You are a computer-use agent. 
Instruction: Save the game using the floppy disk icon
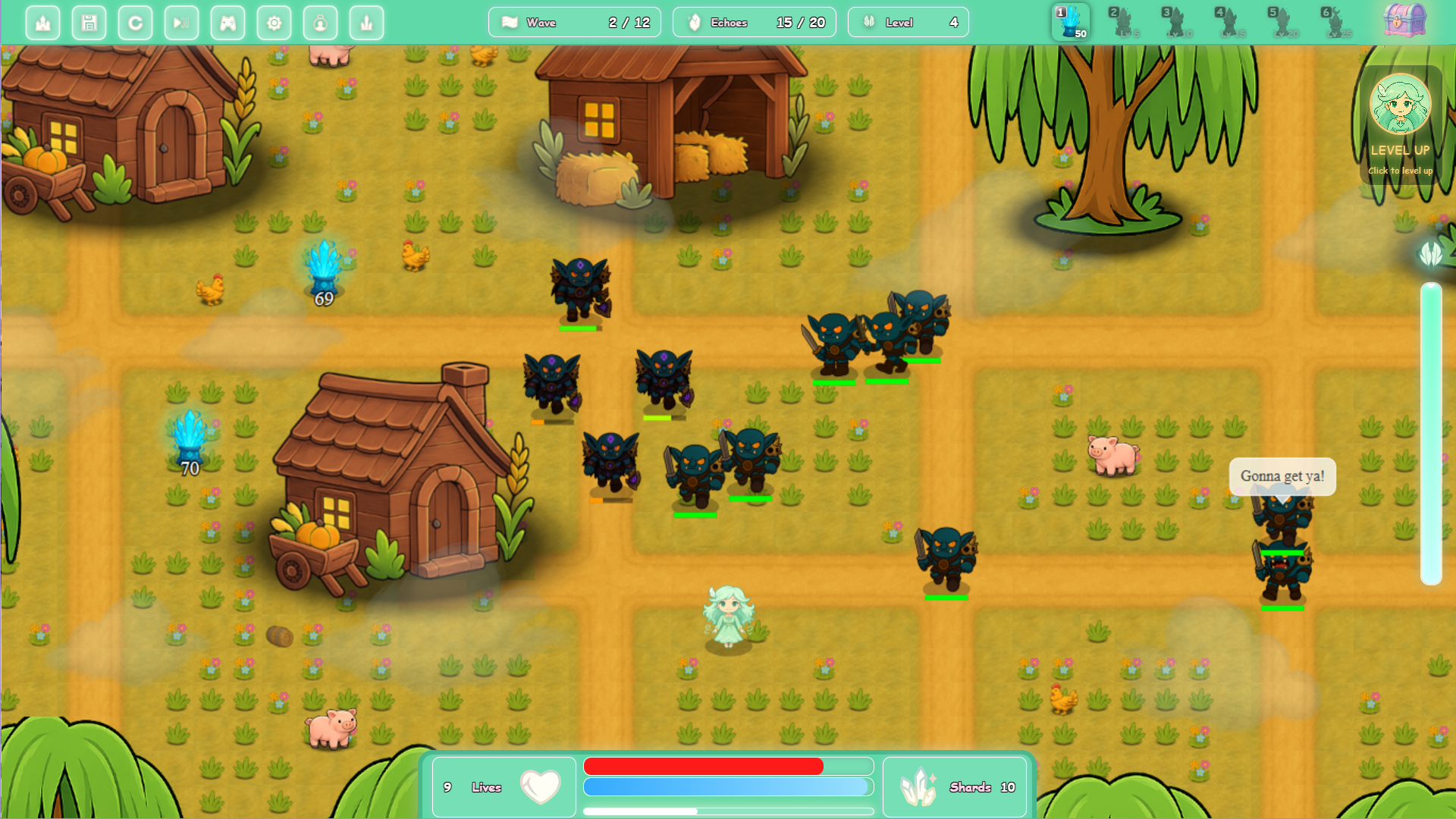point(89,22)
